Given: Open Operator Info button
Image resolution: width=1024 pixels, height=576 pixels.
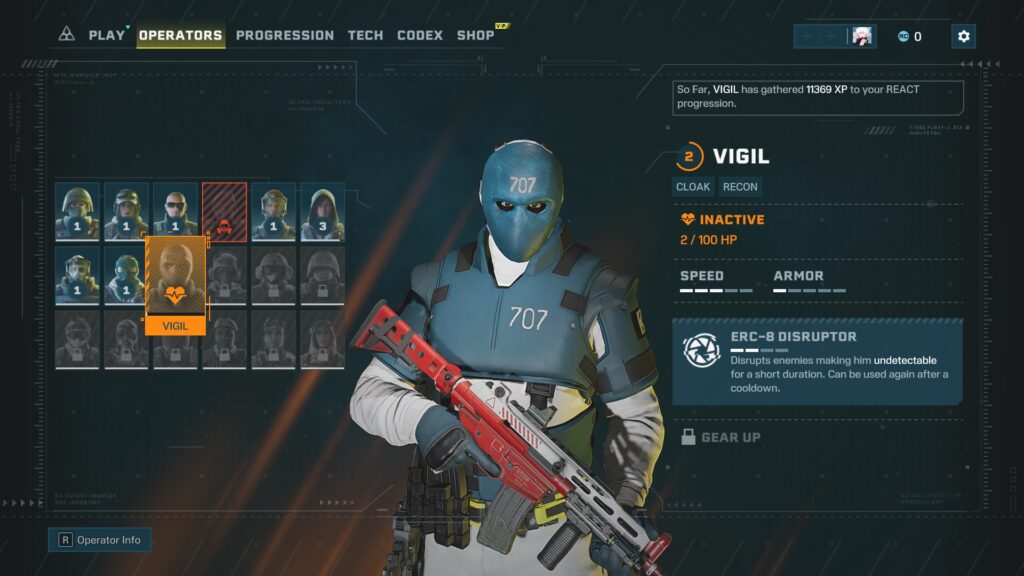Looking at the screenshot, I should pyautogui.click(x=100, y=540).
